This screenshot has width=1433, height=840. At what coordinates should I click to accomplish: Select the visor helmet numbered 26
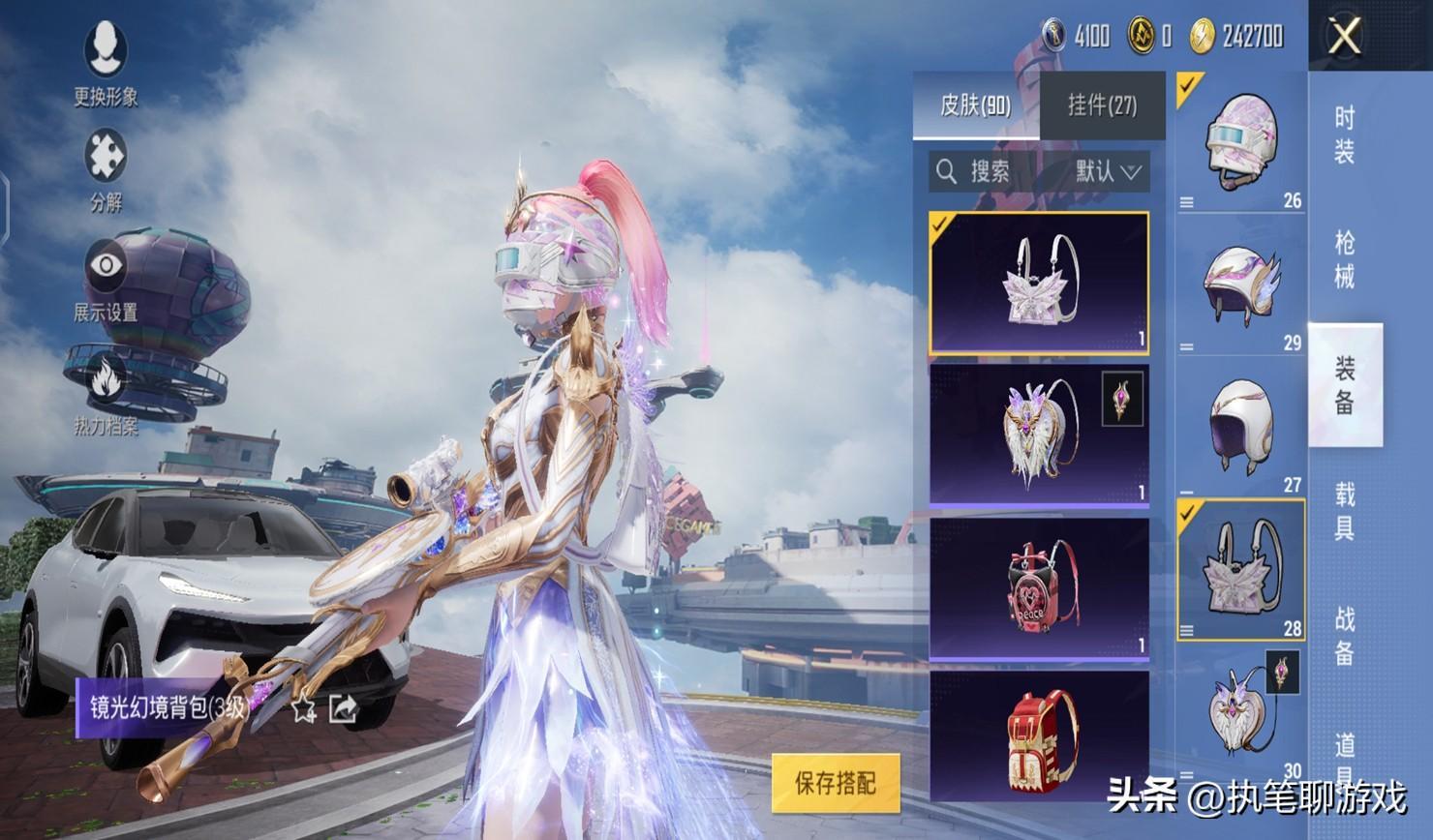click(1241, 142)
